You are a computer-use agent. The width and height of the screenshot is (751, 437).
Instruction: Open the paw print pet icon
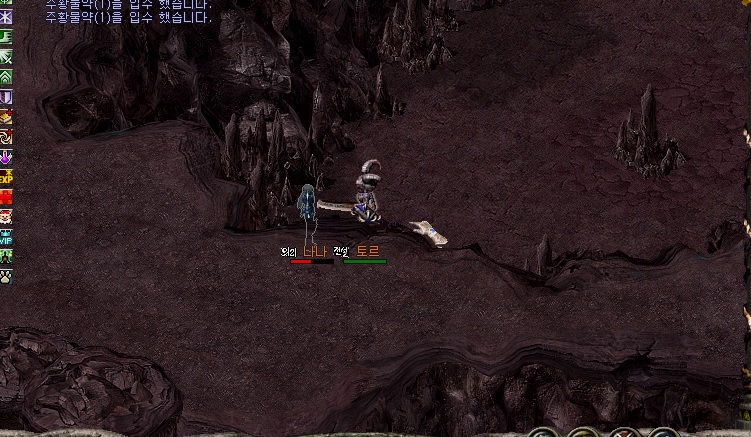coord(6,275)
